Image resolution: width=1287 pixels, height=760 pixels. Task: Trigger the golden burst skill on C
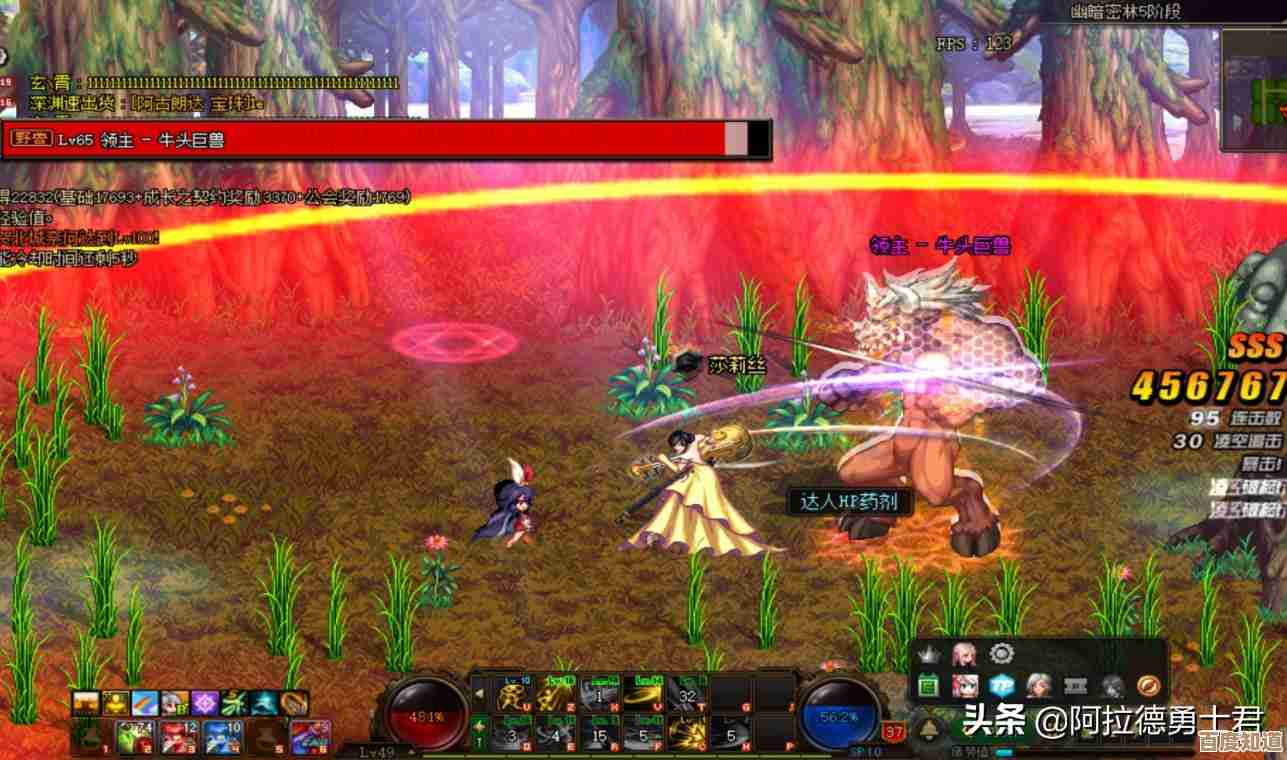click(x=686, y=737)
